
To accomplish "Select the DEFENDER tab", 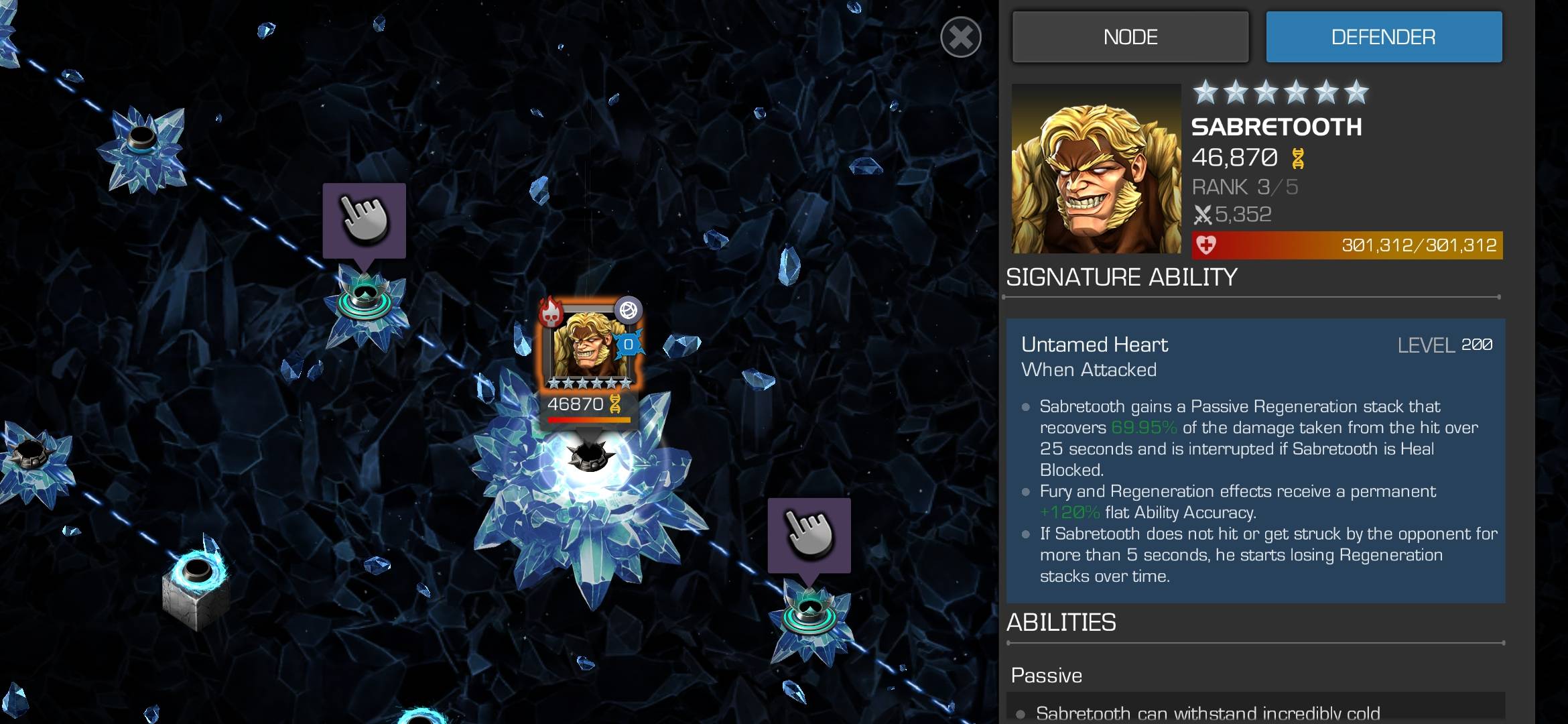I will (x=1384, y=37).
